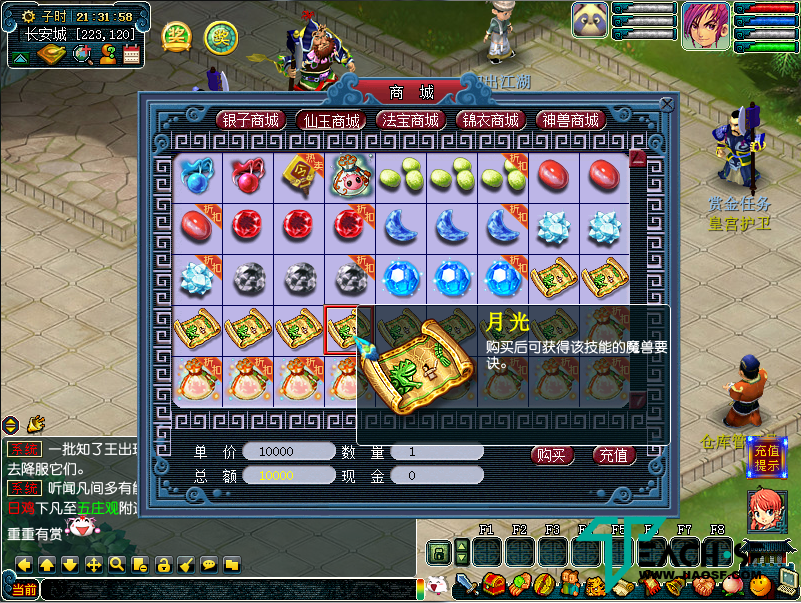This screenshot has height=603, width=801.
Task: Click the 购买 buy button
Action: [552, 455]
